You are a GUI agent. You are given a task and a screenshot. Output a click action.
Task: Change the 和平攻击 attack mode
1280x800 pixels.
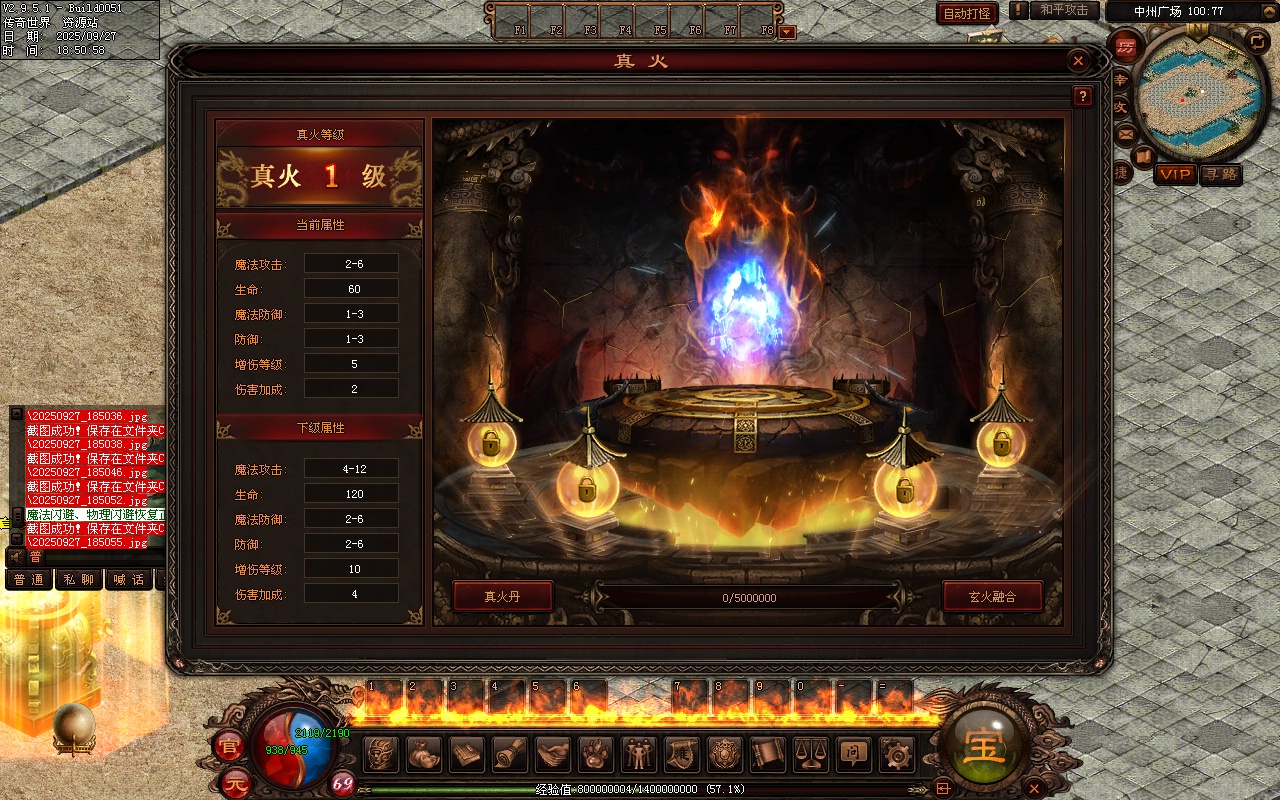(x=1064, y=11)
